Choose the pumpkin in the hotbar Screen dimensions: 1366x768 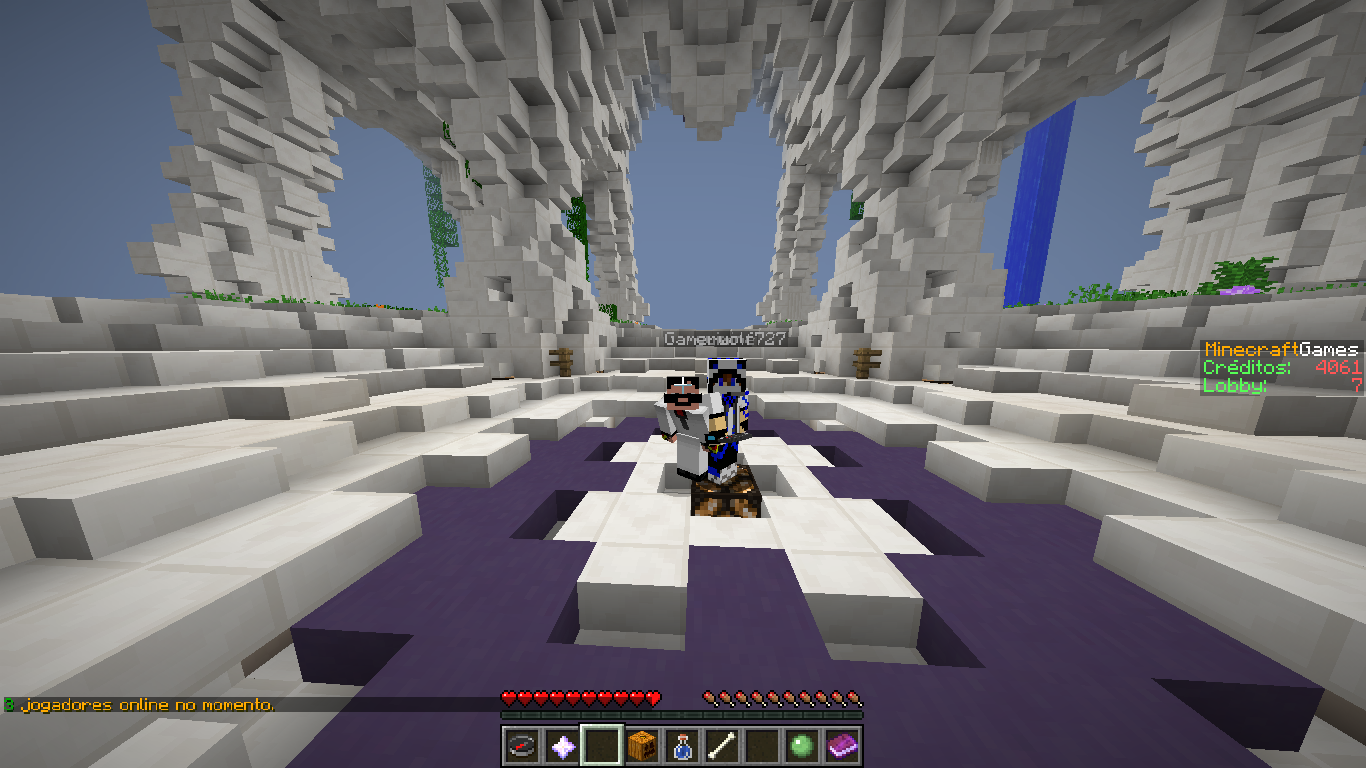point(642,745)
